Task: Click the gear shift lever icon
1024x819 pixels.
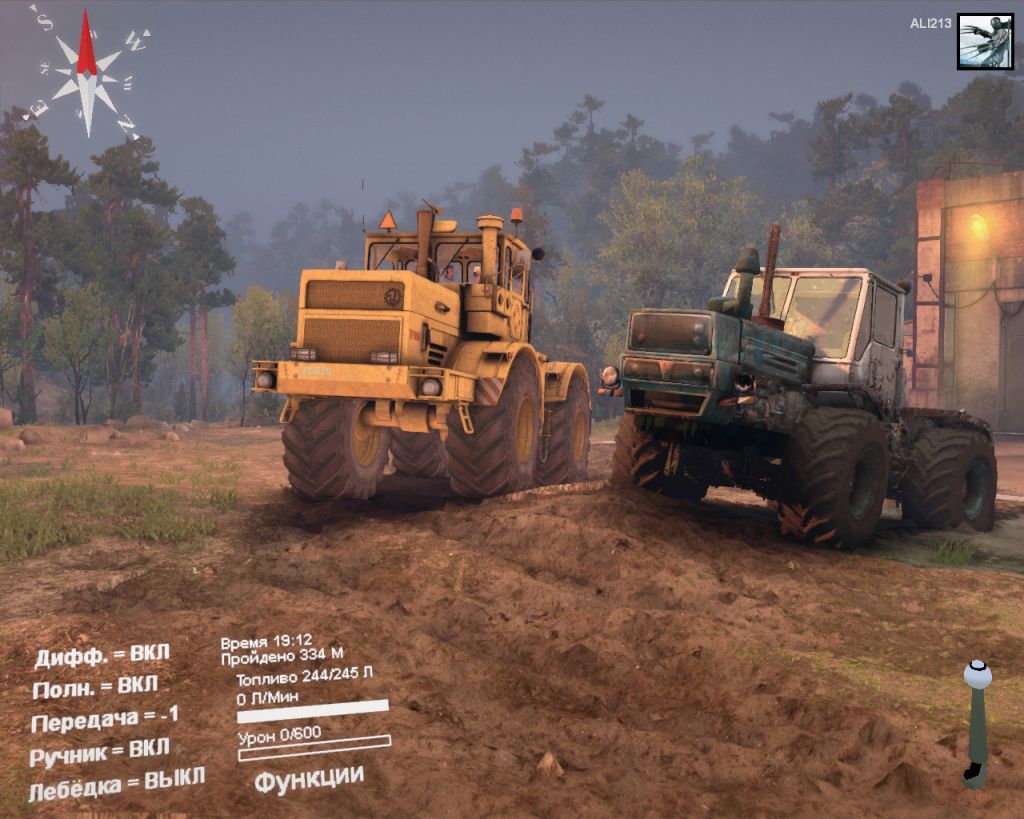Action: pos(976,722)
